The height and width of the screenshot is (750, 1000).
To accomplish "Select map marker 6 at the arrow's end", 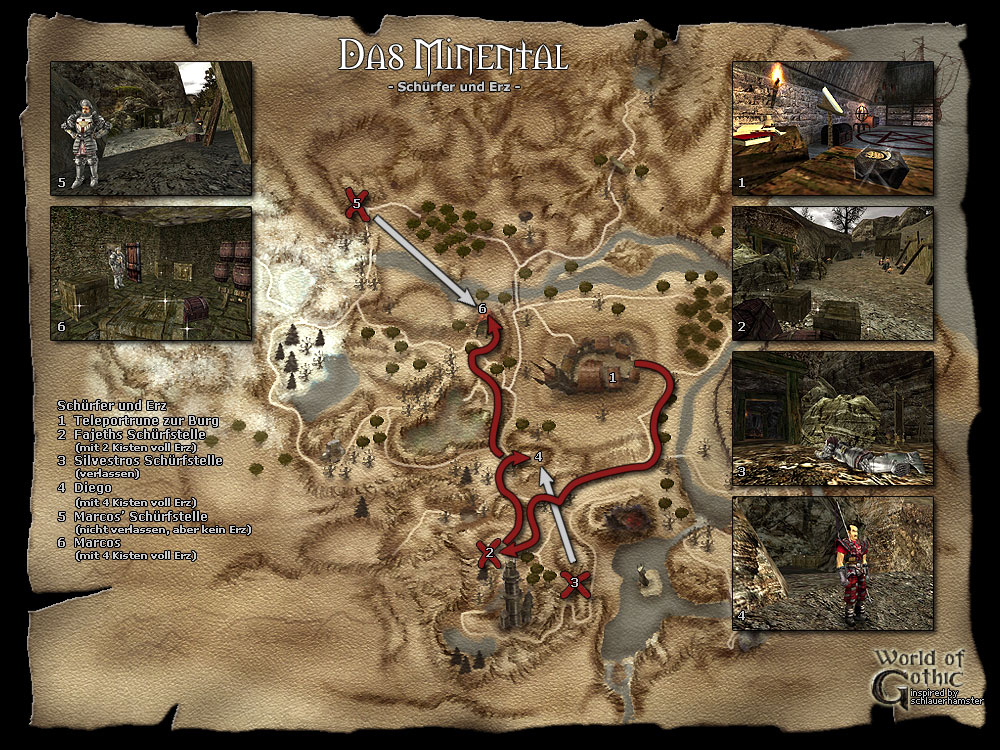I will click(482, 309).
